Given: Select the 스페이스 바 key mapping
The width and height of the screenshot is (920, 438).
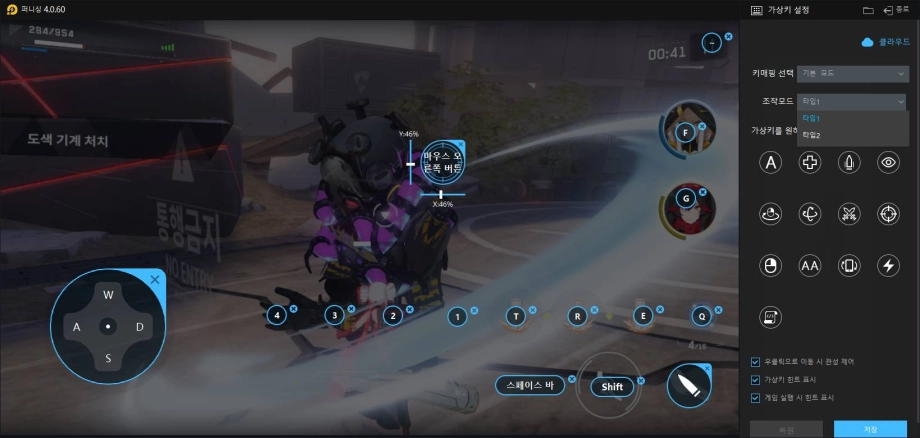Looking at the screenshot, I should tap(529, 385).
